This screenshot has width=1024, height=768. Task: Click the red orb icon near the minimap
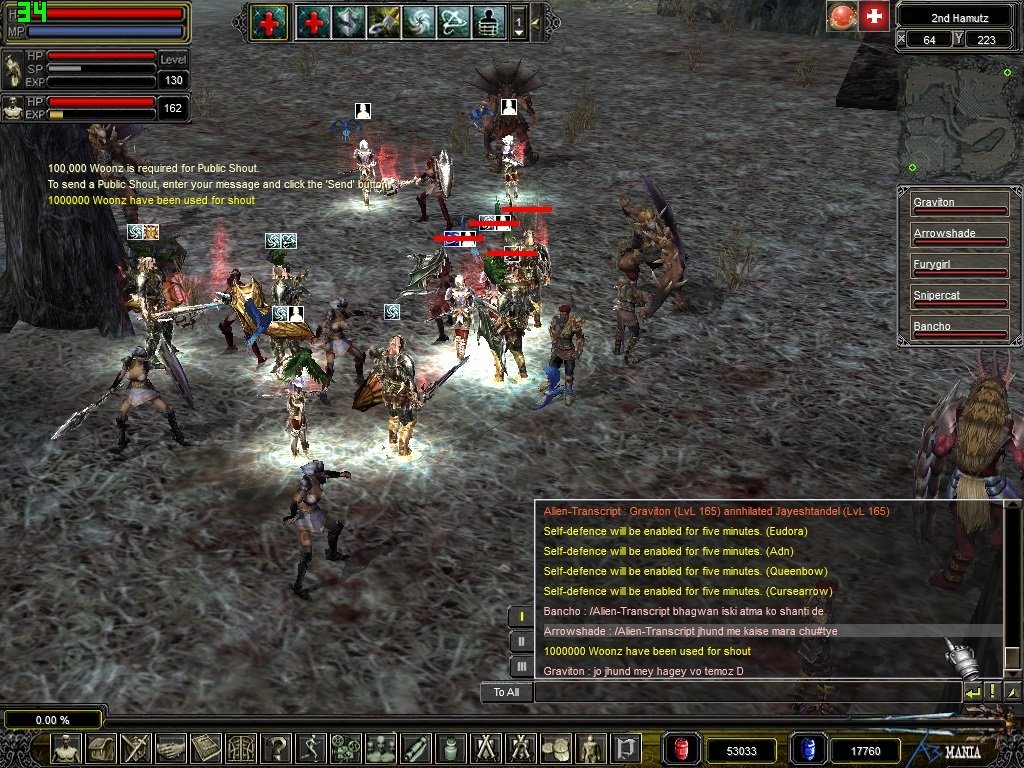click(841, 16)
